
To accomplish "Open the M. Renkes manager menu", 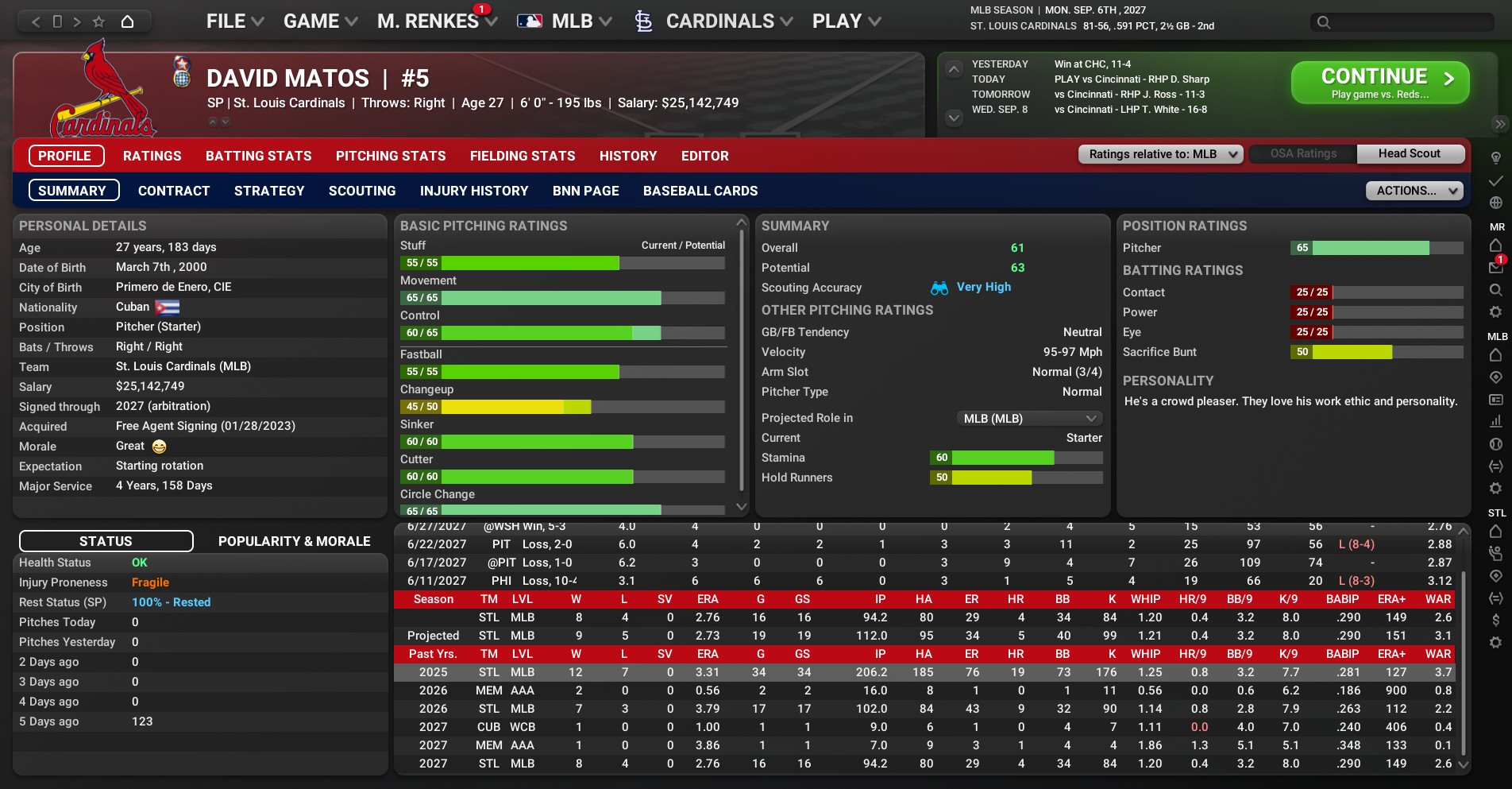I will tap(436, 21).
